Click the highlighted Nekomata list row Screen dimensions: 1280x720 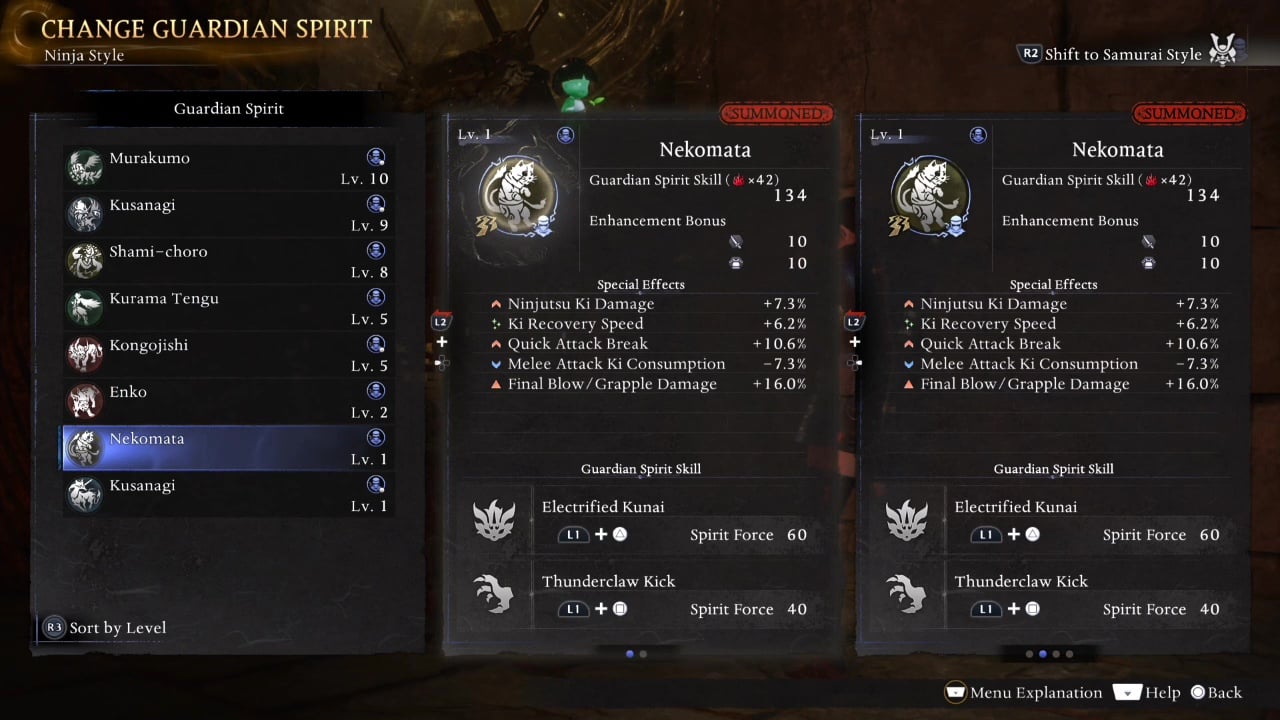click(x=228, y=449)
